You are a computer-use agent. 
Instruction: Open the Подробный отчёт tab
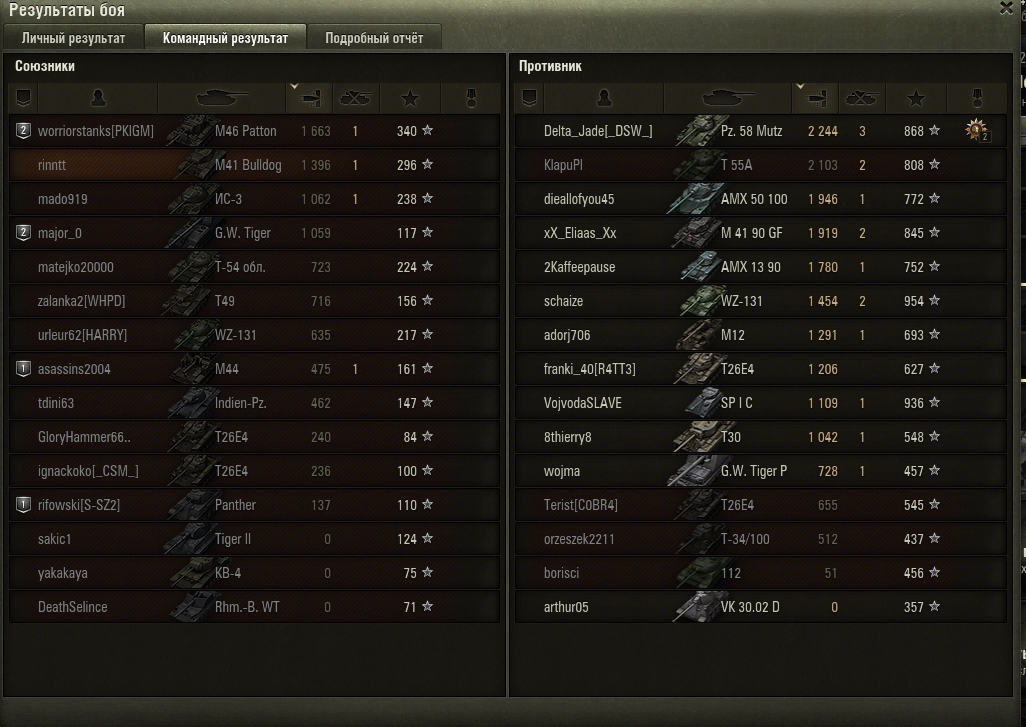coord(374,38)
